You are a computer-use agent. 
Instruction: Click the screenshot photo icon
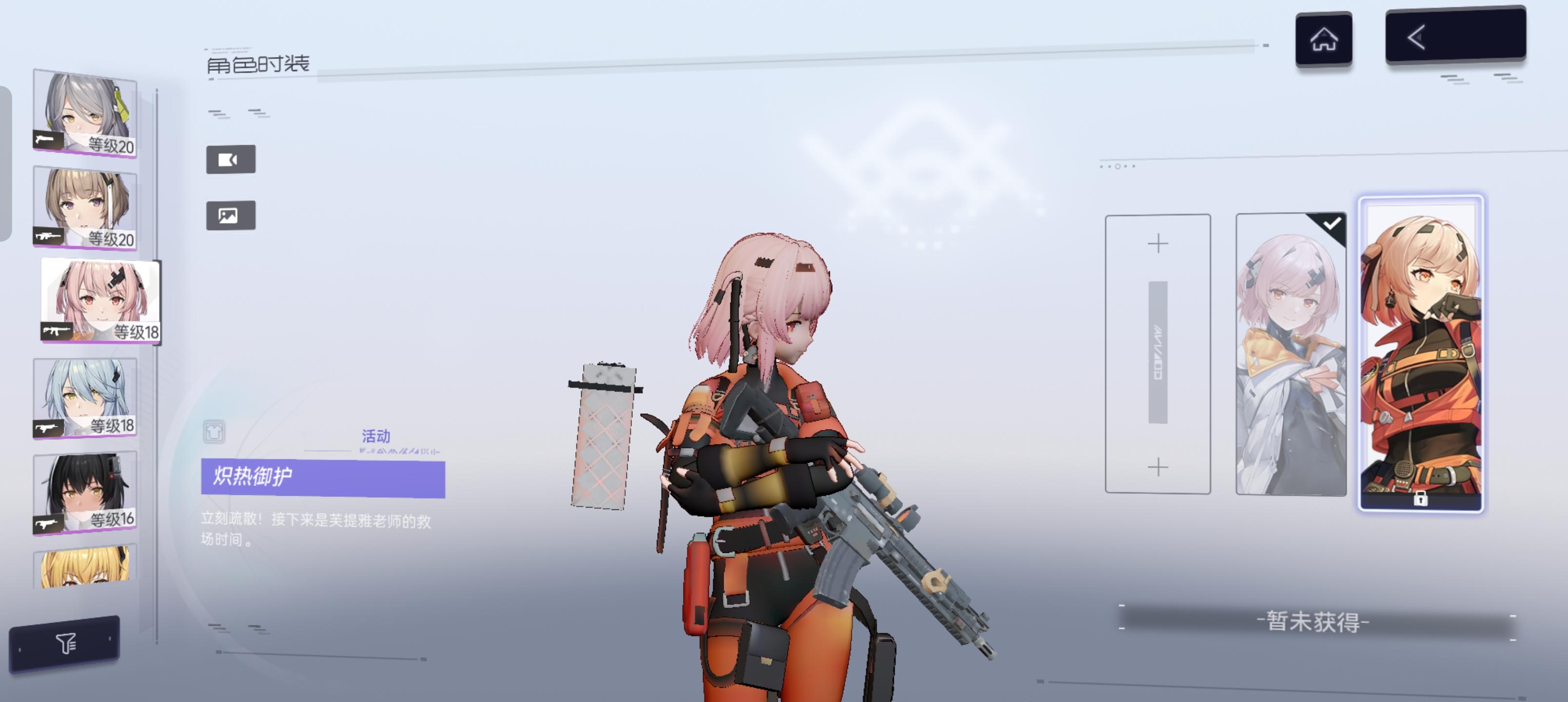pyautogui.click(x=230, y=215)
